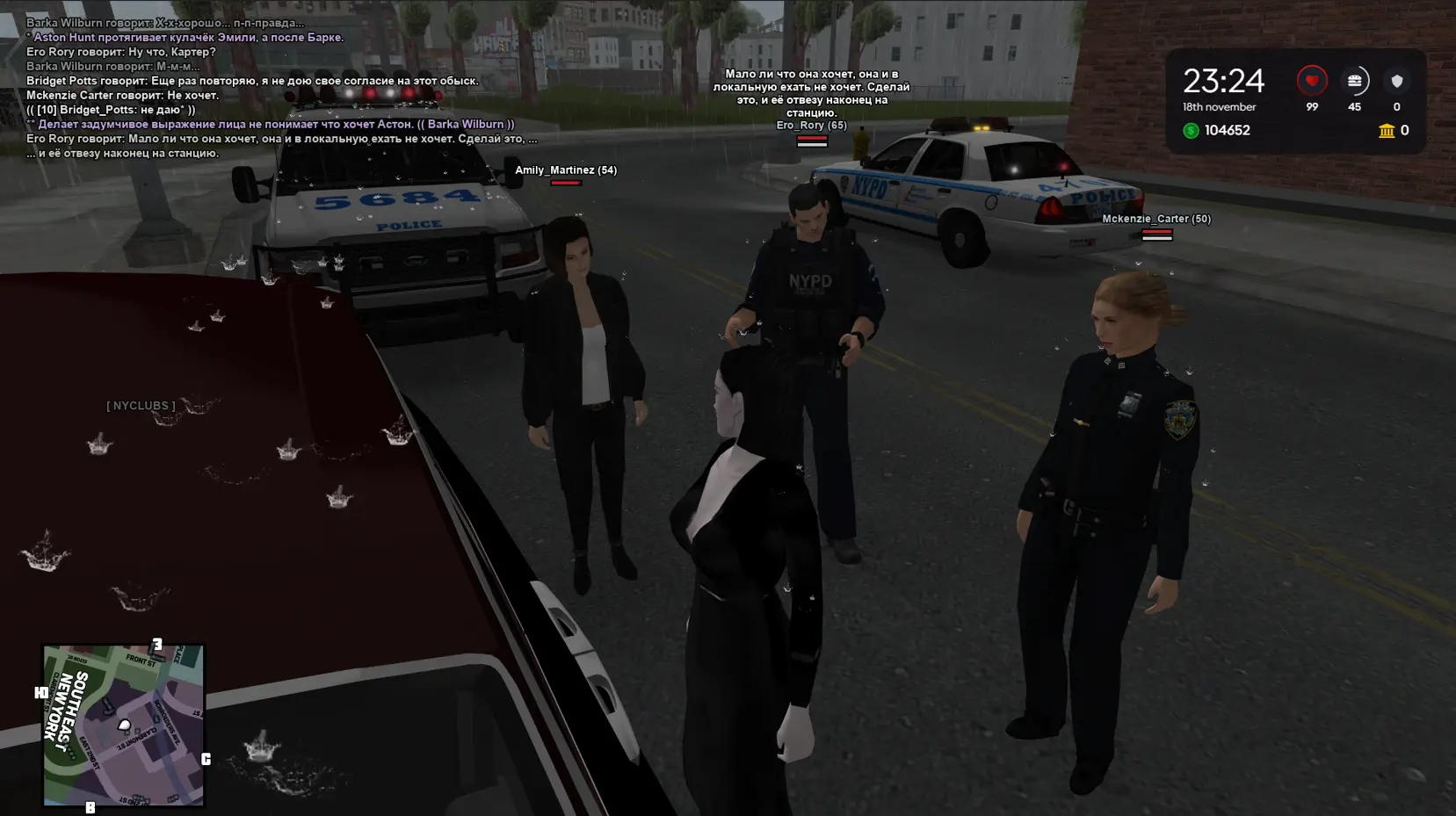
Task: Click the Southeast New York minimap
Action: [124, 726]
